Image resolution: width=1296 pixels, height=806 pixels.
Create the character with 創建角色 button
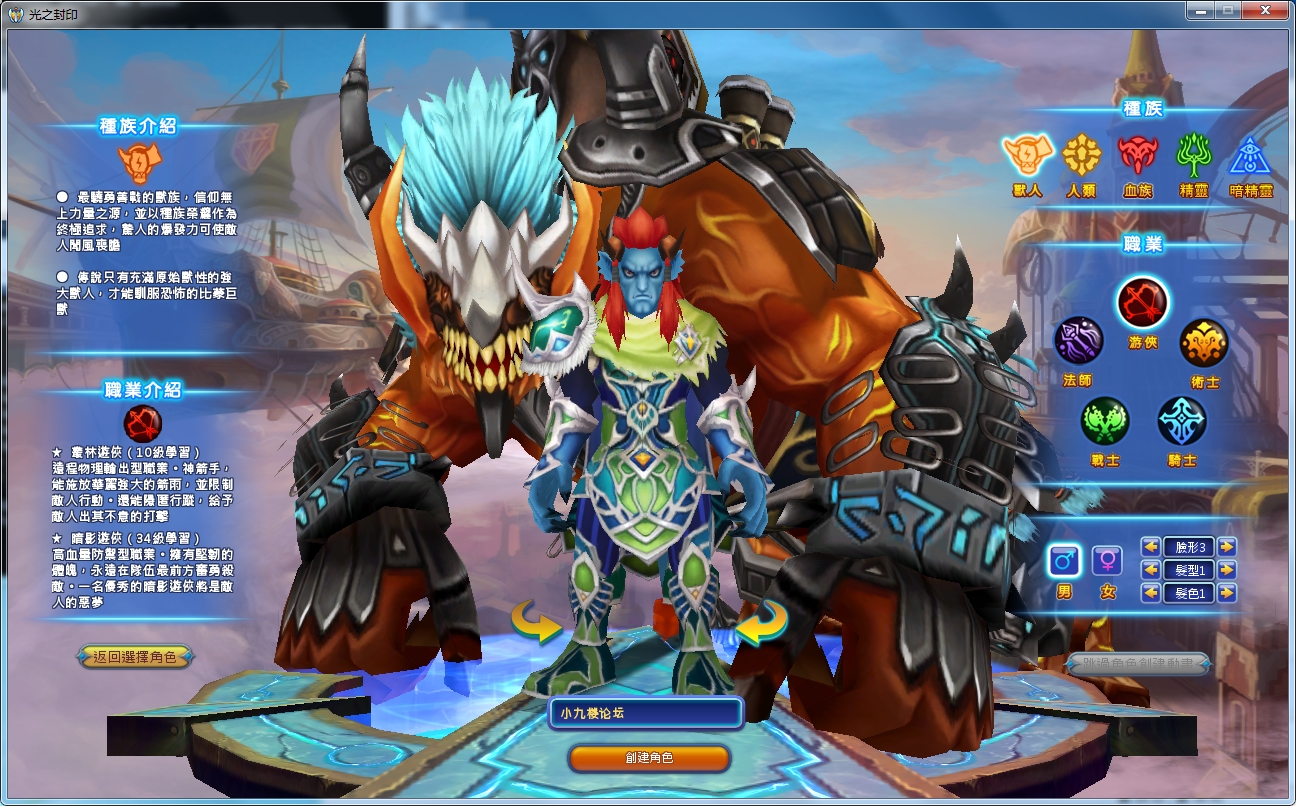point(649,758)
